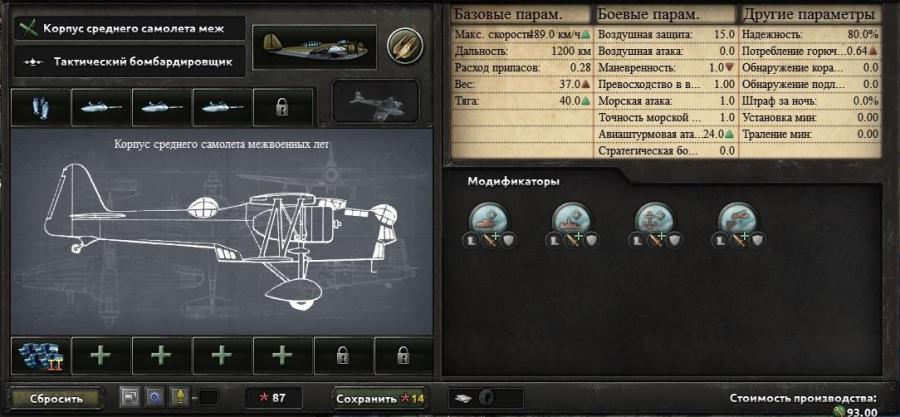
Task: Click the locked weapon slot in top row
Action: (283, 105)
